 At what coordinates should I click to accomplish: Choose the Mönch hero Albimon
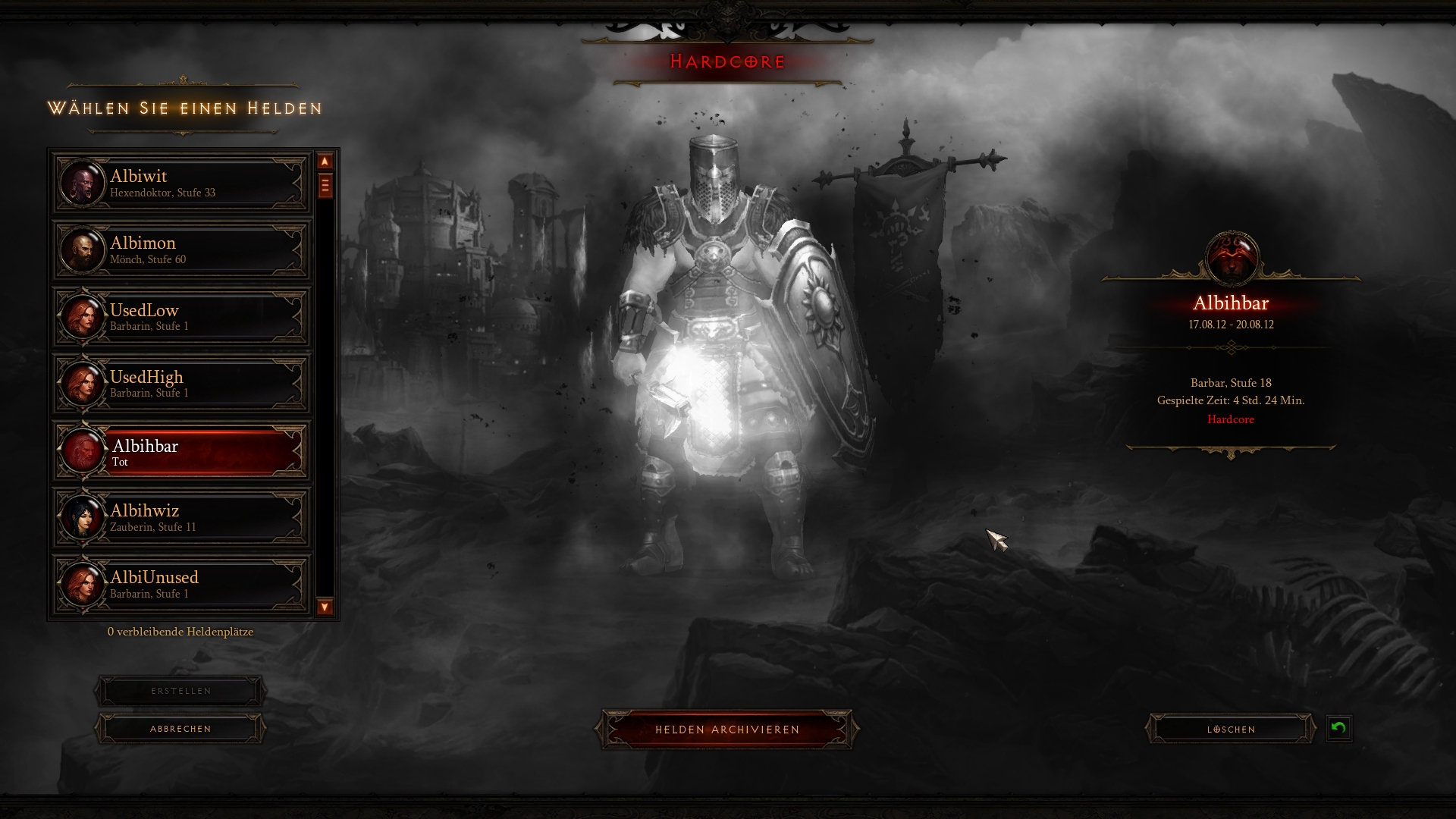point(182,250)
